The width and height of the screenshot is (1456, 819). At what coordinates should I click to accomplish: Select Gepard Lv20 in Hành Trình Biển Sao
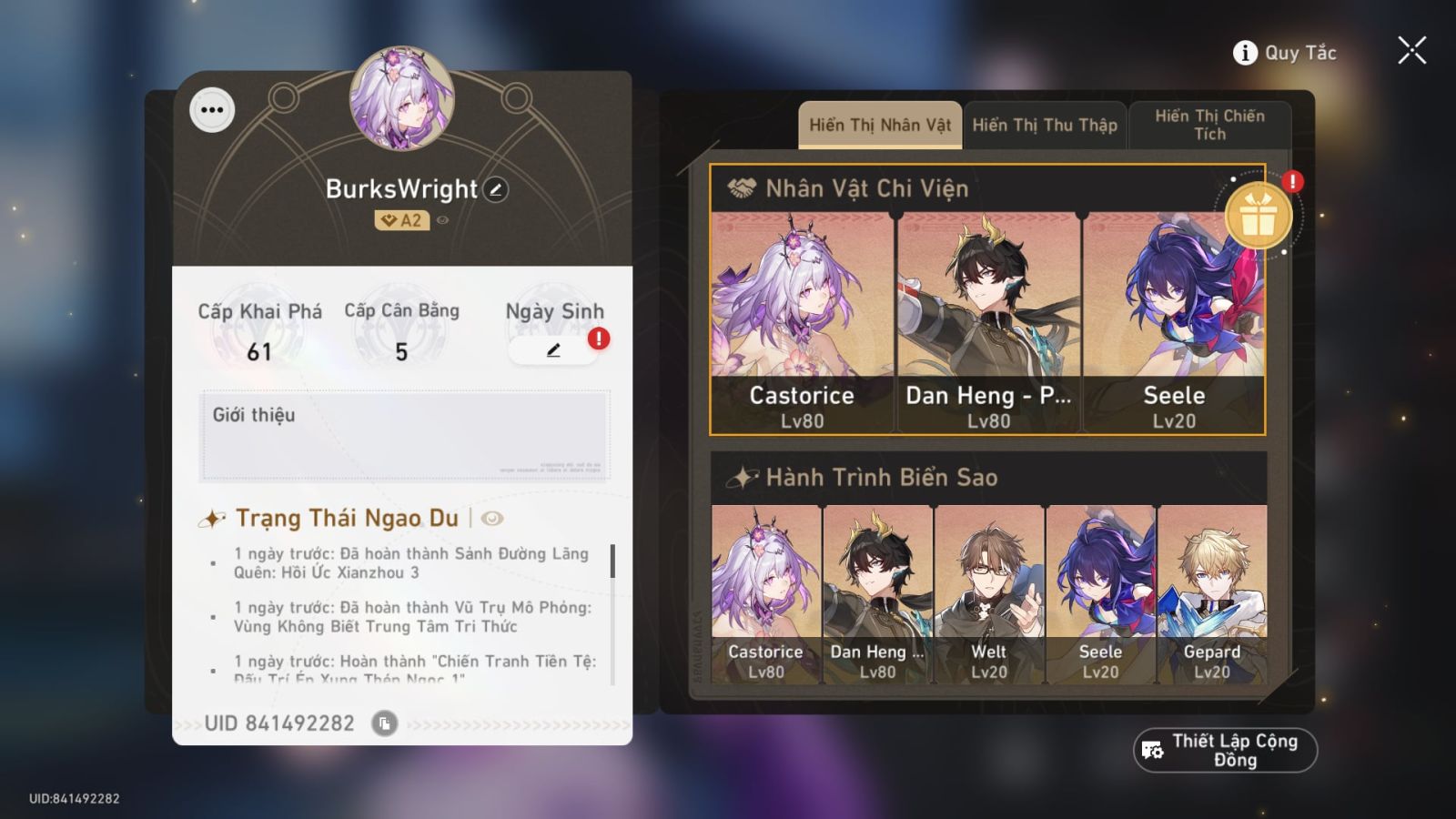1213,582
